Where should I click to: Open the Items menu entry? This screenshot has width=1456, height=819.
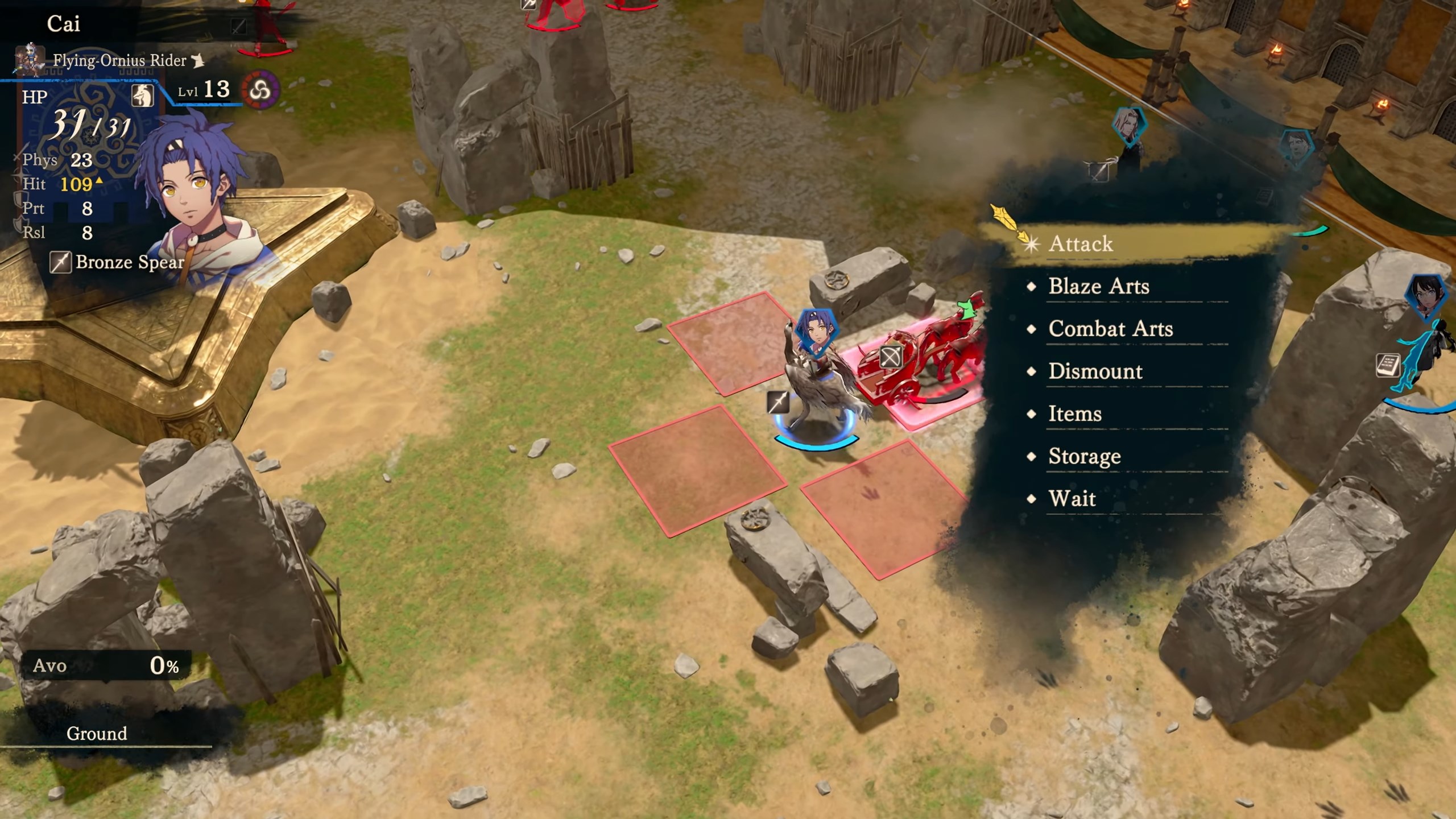pos(1074,413)
